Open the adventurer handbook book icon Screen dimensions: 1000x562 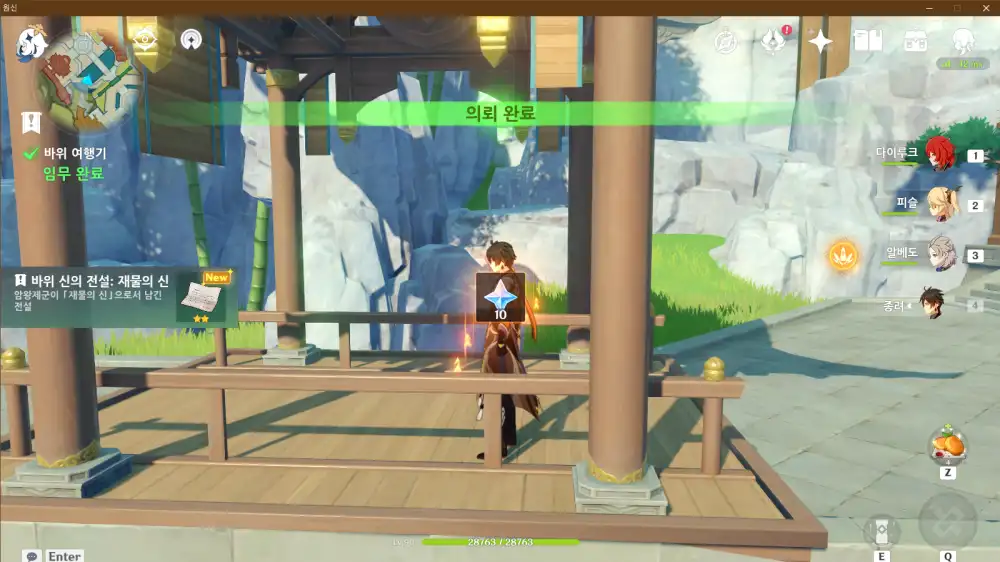[x=867, y=41]
